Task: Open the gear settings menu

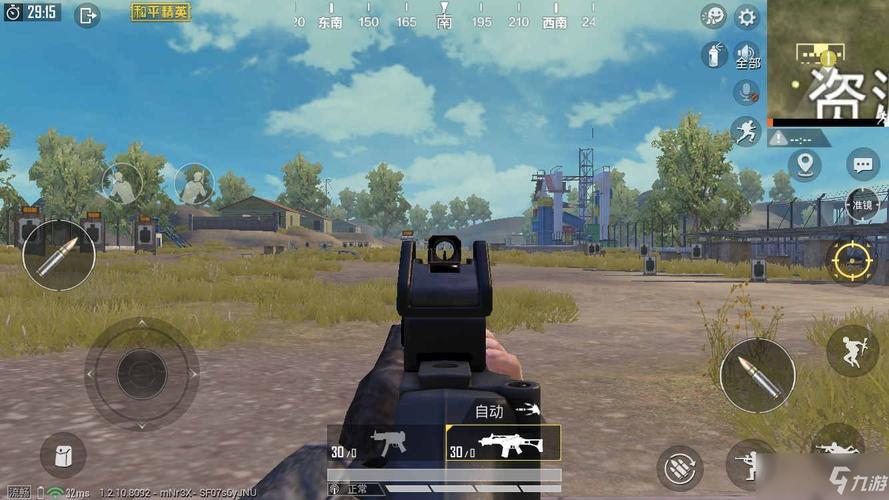Action: (747, 16)
